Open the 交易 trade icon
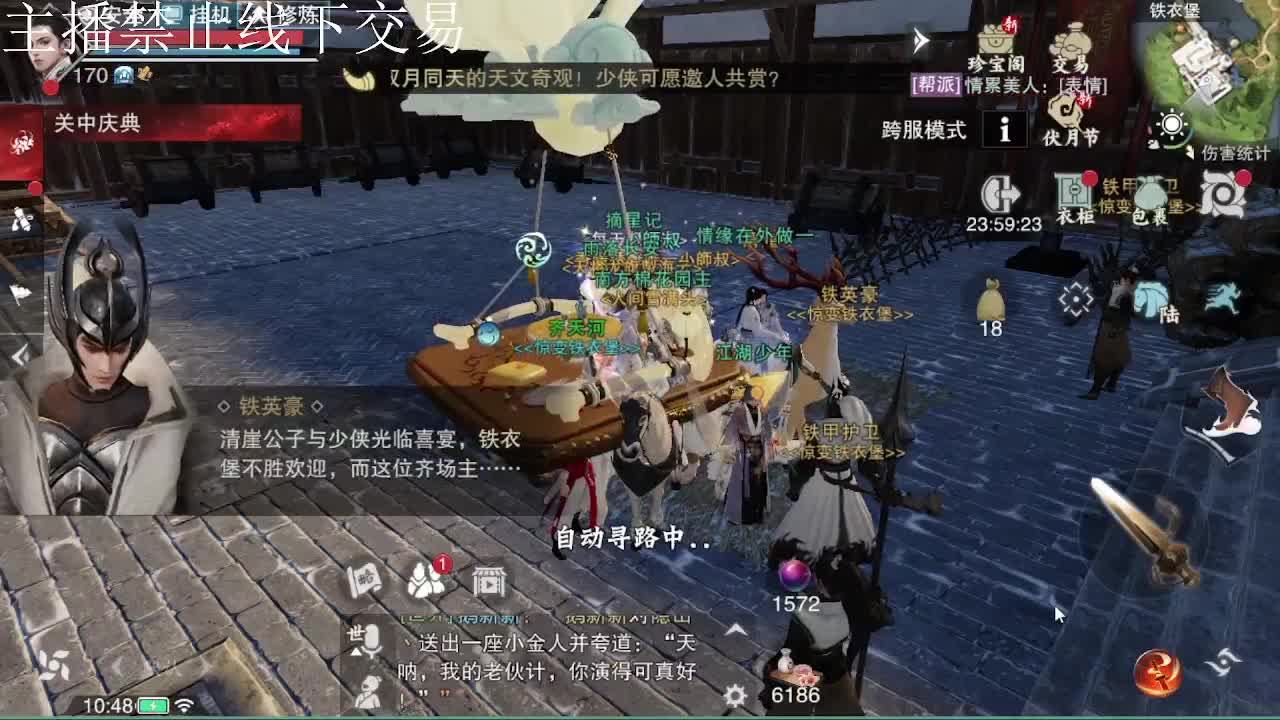1280x720 pixels. tap(1072, 44)
